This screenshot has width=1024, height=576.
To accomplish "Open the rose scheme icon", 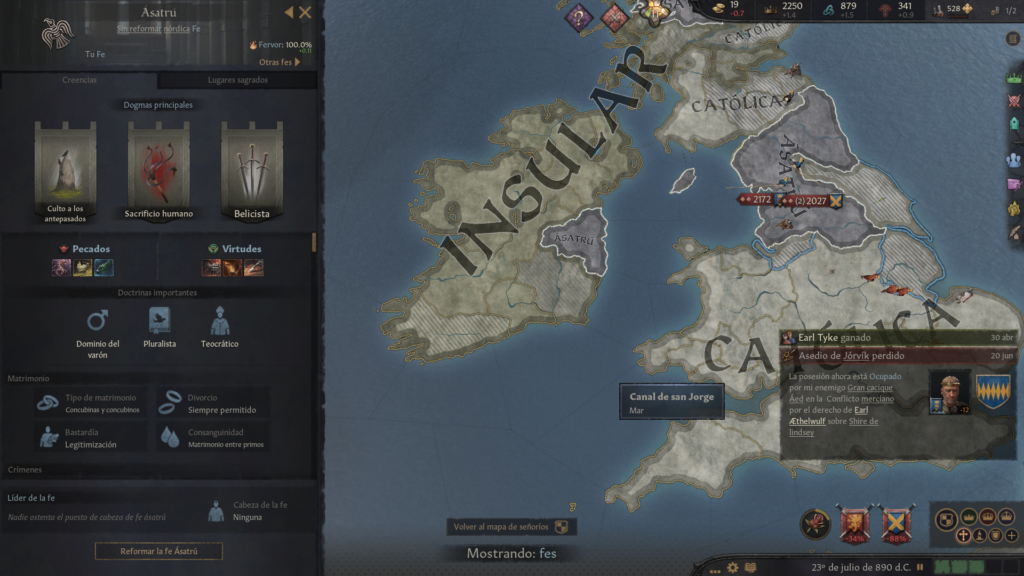I will pyautogui.click(x=815, y=523).
